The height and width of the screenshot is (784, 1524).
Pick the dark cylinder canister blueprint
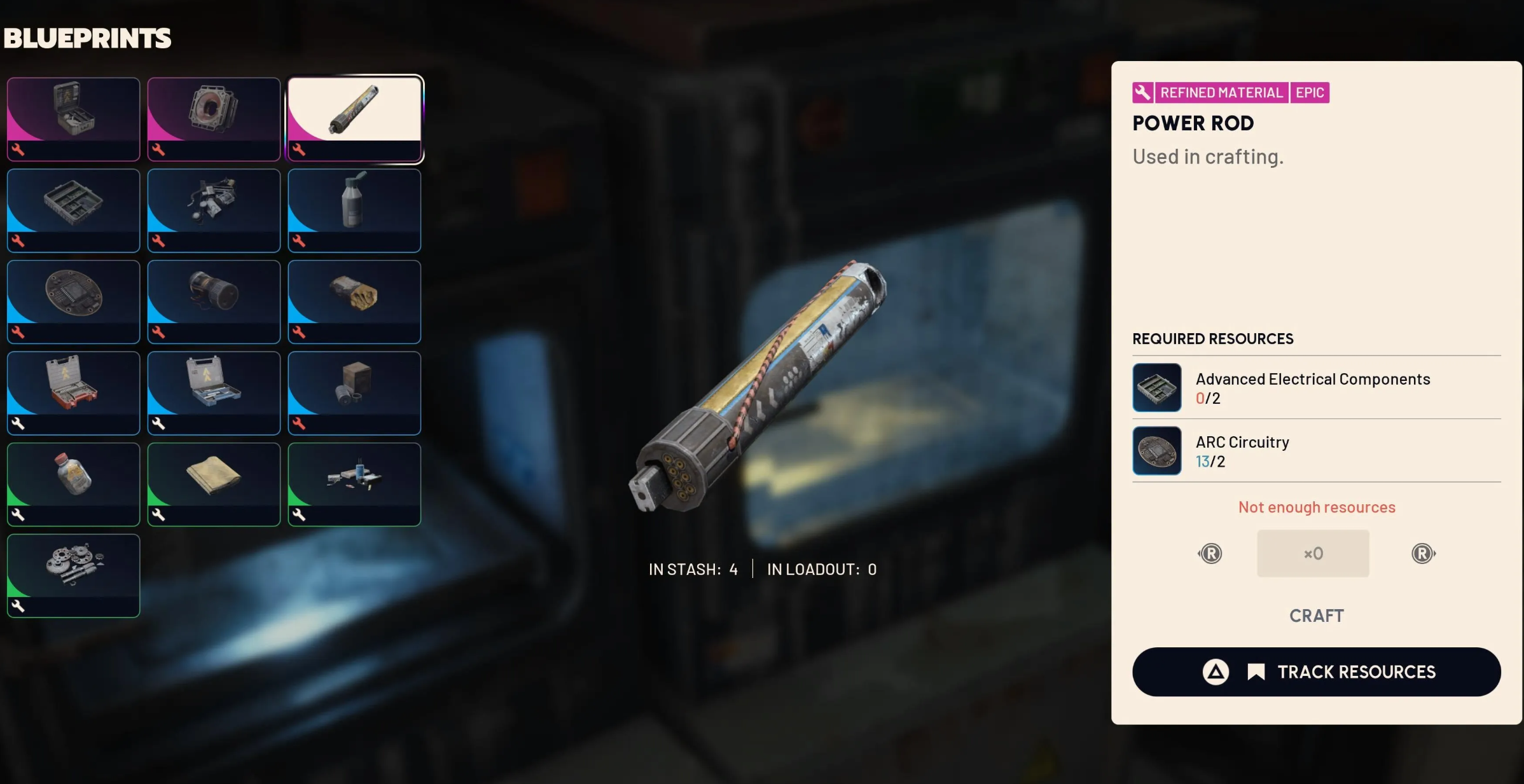pyautogui.click(x=214, y=301)
